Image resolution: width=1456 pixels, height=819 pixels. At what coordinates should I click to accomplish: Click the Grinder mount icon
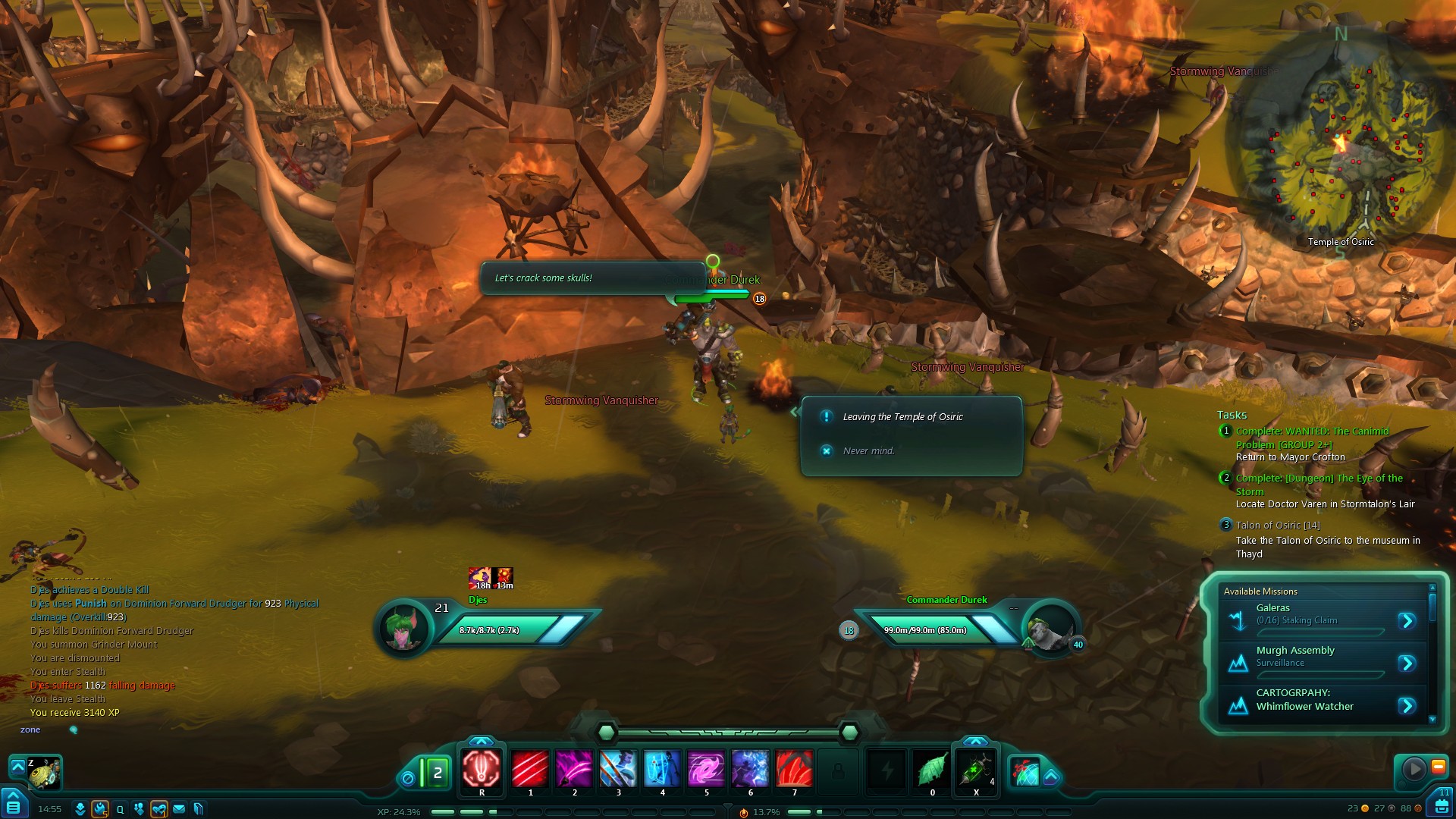point(43,773)
